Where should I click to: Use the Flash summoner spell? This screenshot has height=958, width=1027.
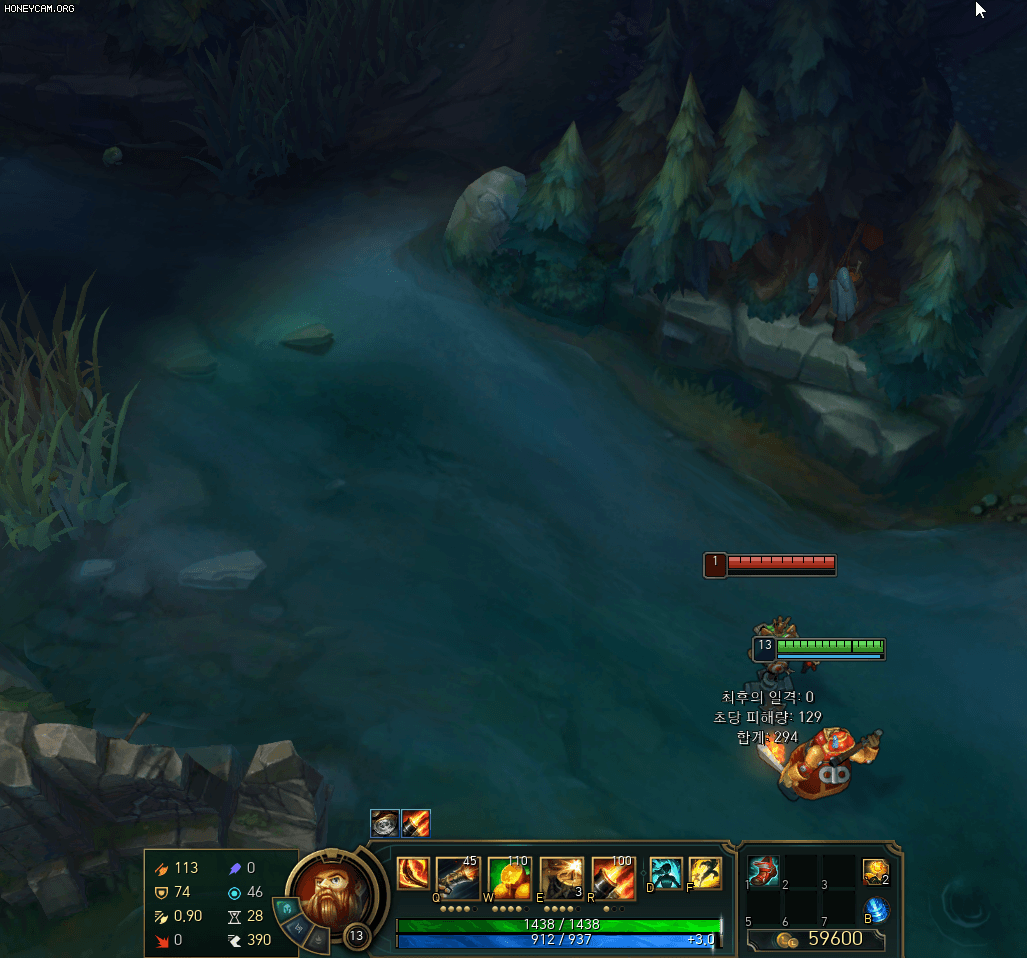tap(705, 873)
